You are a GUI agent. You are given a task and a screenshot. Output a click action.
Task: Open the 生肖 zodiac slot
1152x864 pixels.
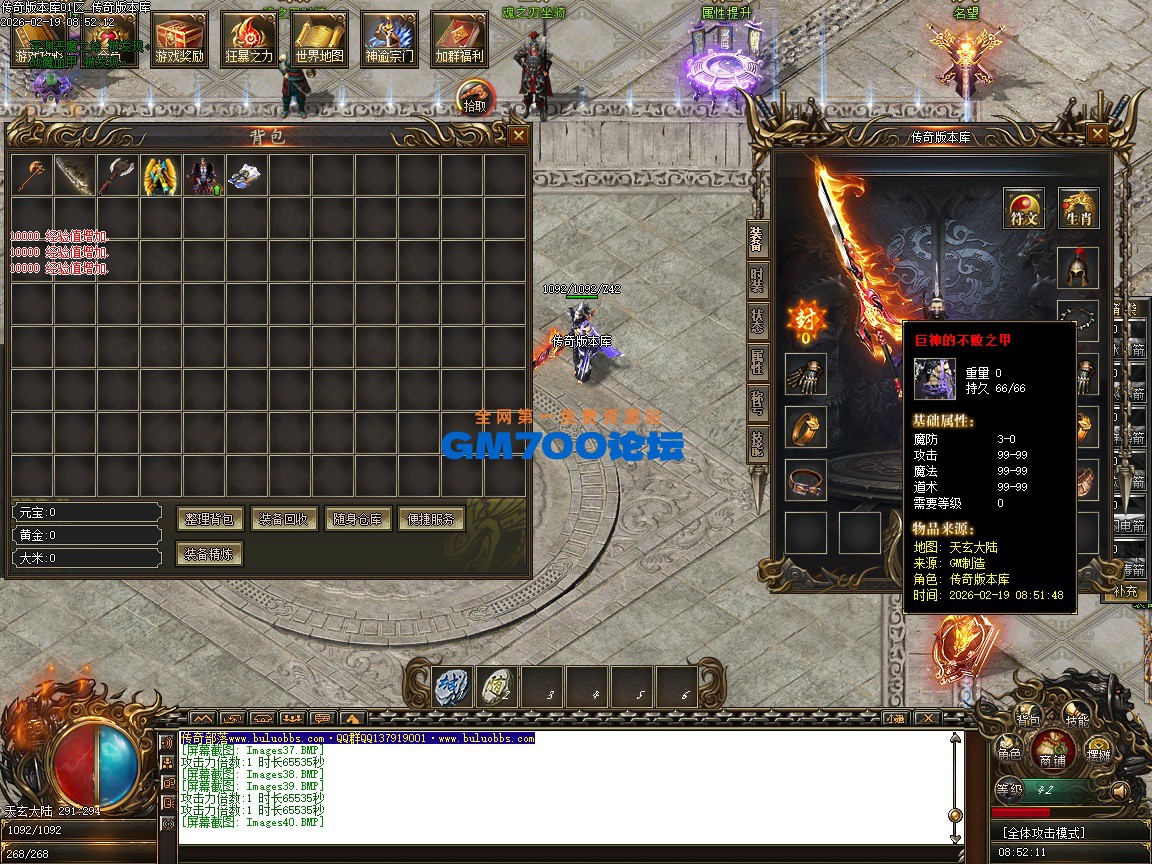point(1079,208)
